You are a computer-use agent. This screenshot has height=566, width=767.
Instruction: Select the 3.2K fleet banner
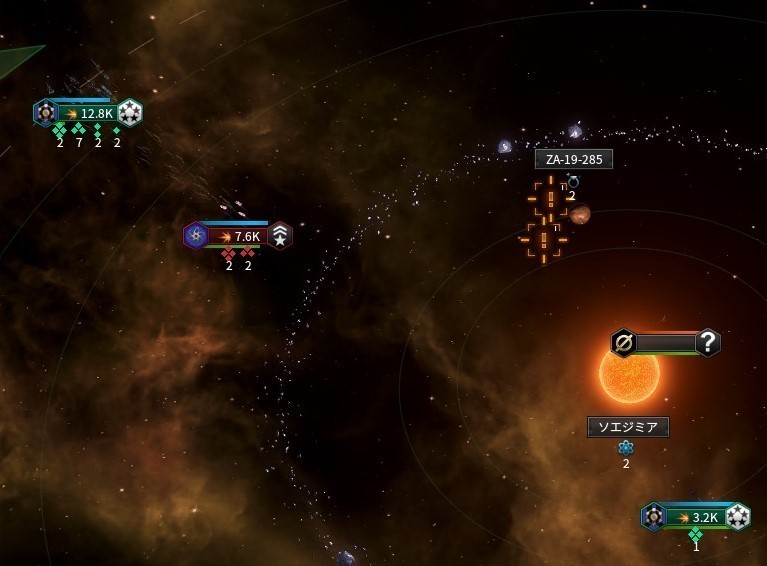(696, 517)
